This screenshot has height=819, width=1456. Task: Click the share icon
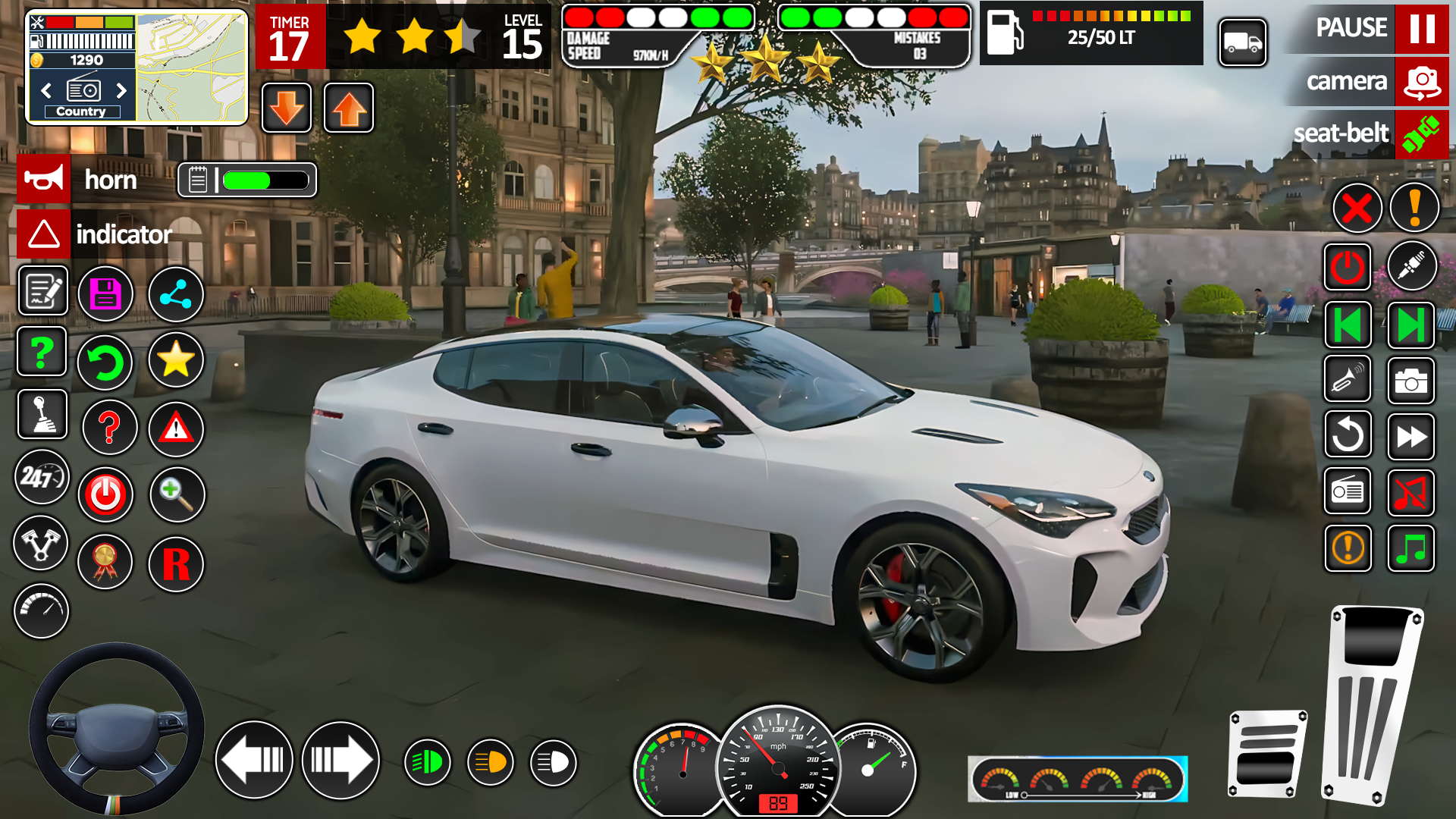(x=175, y=294)
